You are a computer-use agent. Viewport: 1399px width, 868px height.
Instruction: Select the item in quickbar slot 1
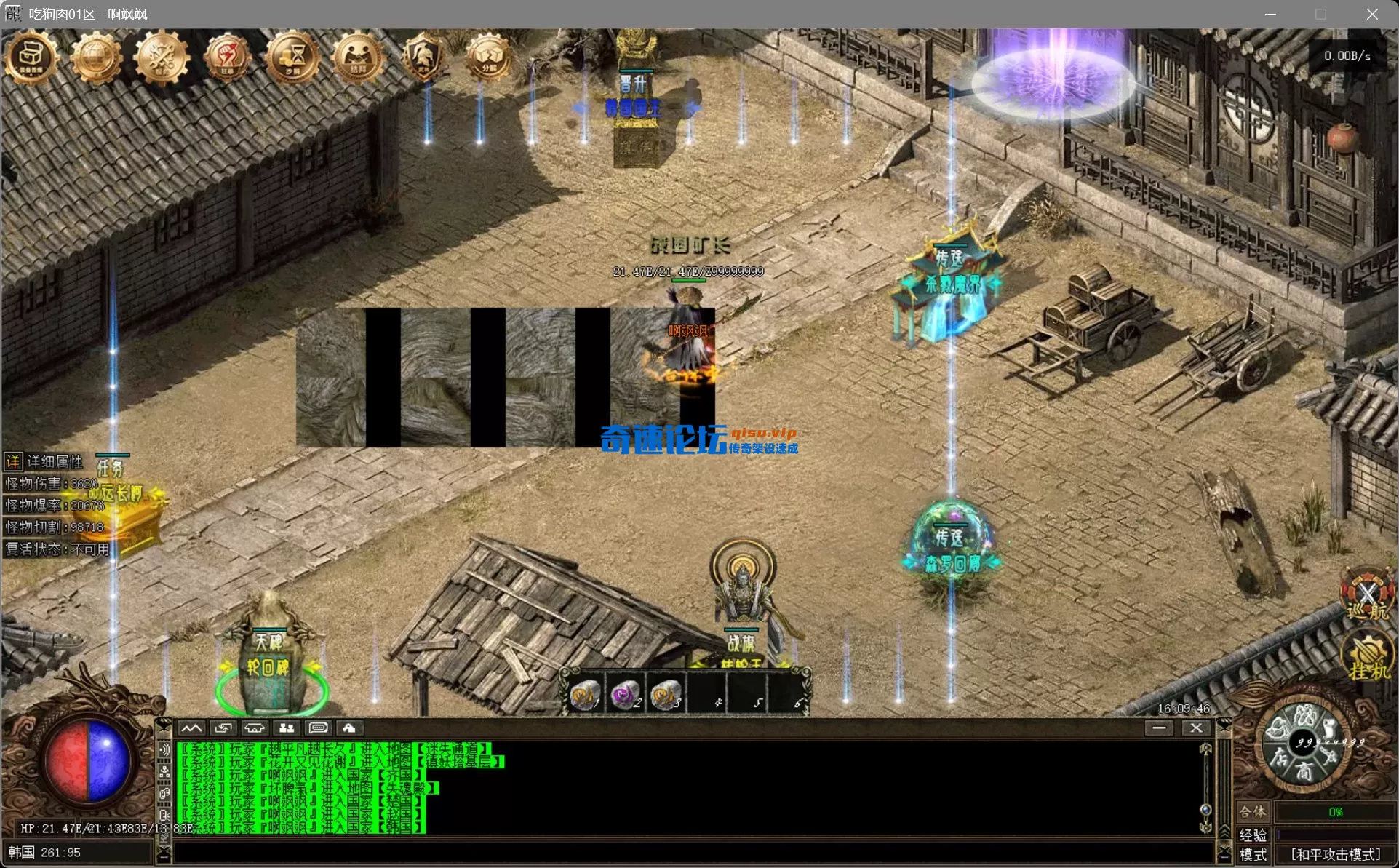[x=586, y=692]
